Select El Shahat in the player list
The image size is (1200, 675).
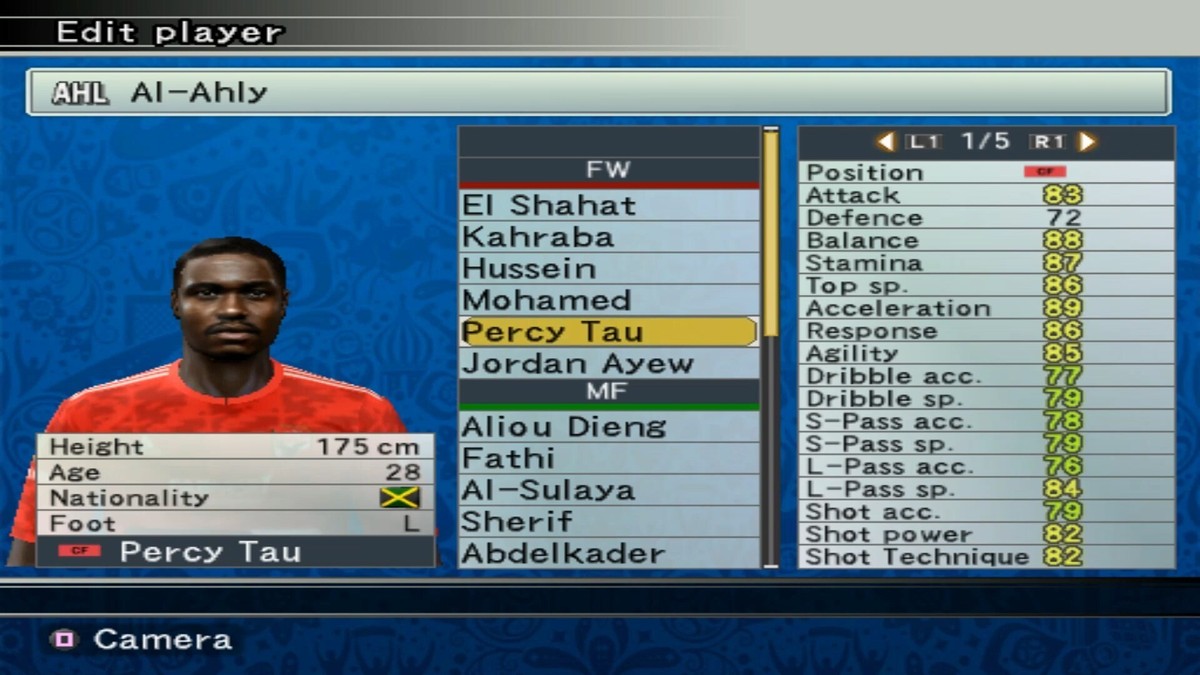608,205
